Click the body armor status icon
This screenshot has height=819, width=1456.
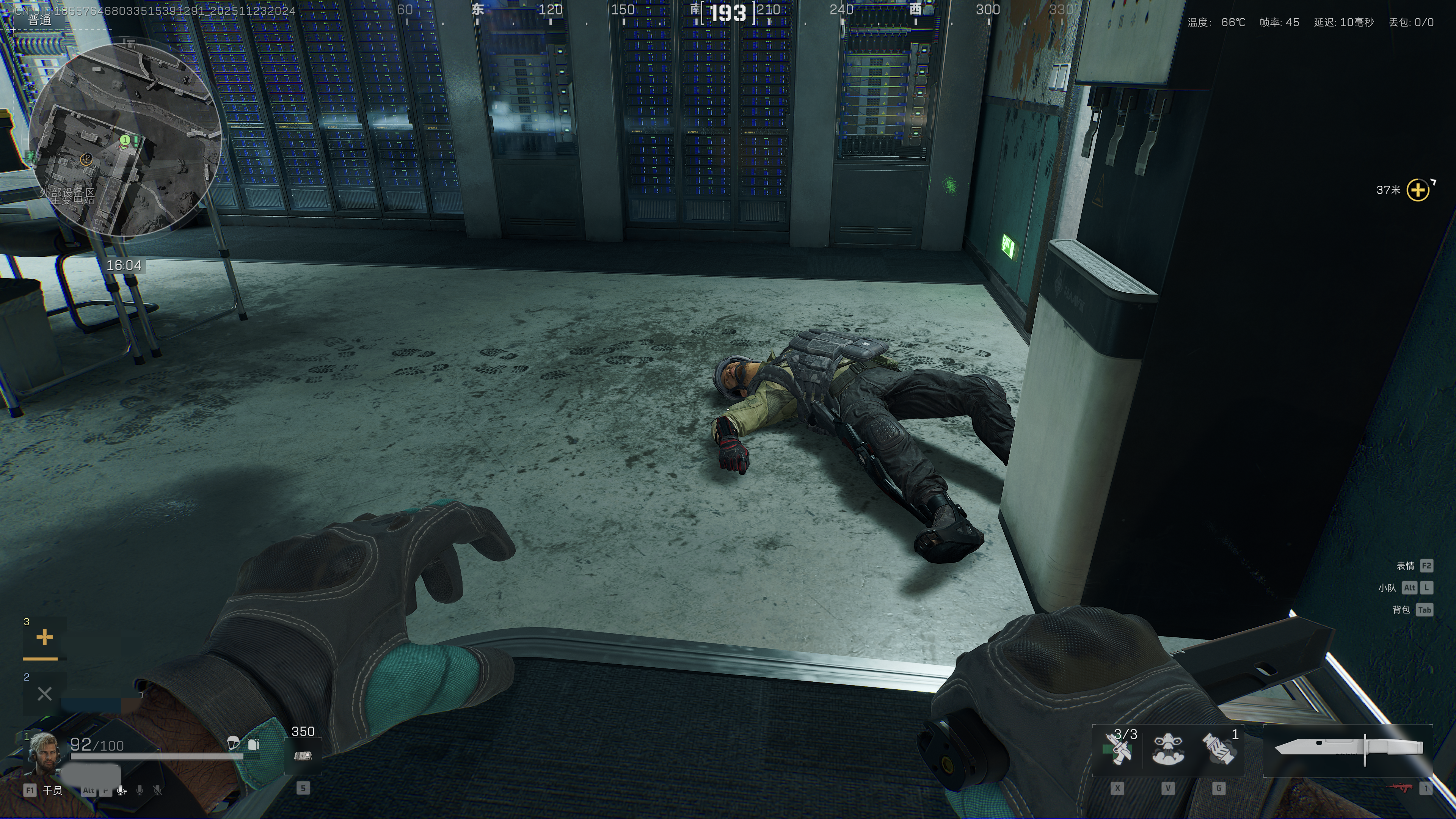254,744
